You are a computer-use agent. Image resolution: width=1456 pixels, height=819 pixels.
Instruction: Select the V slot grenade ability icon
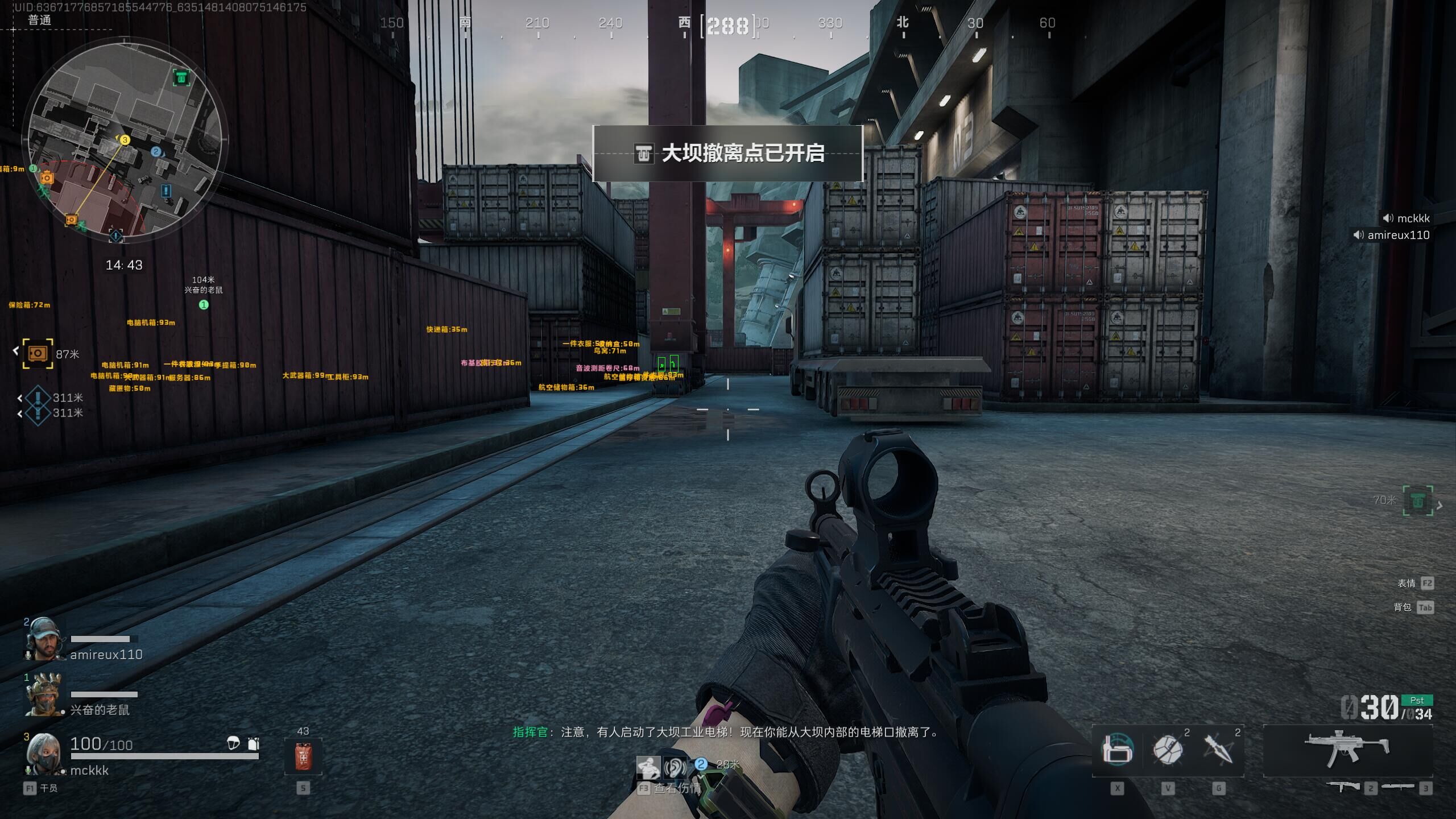[x=1168, y=750]
